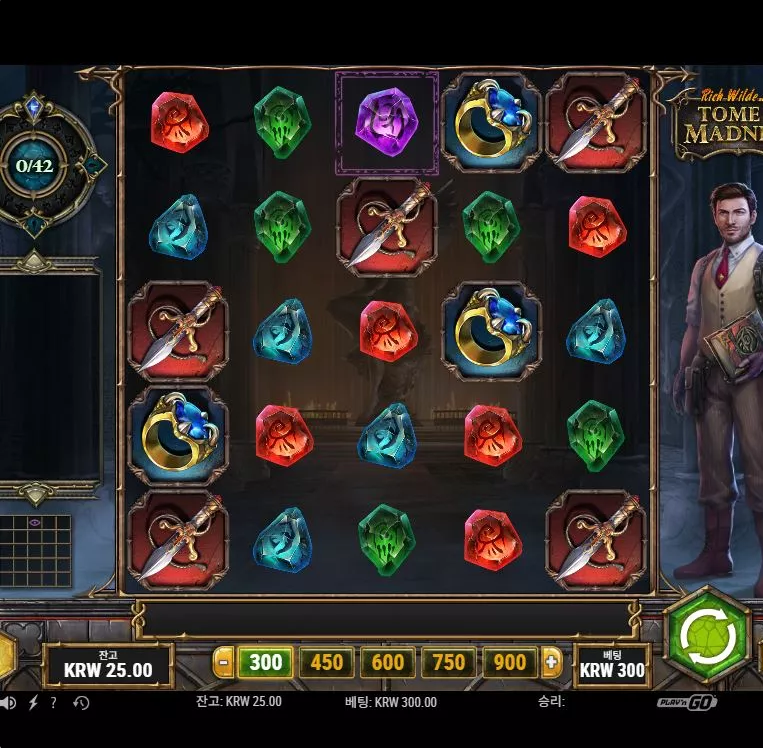Spin the reels with the green button
763x748 pixels.
pyautogui.click(x=707, y=636)
